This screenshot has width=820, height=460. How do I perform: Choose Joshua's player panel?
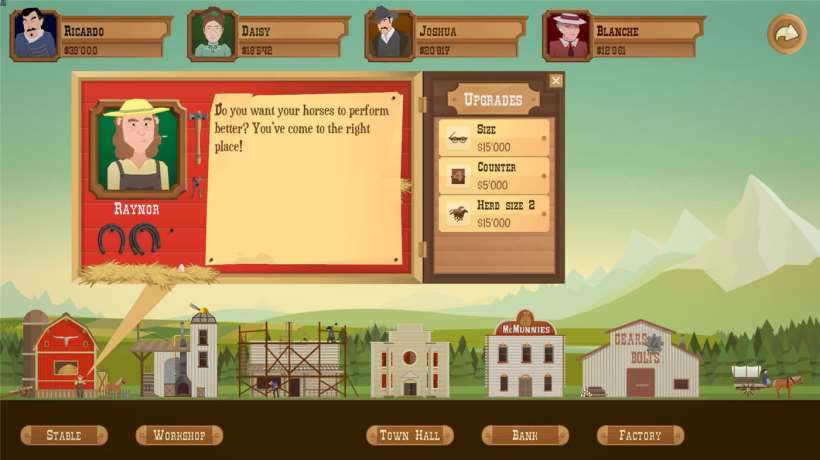click(x=446, y=36)
